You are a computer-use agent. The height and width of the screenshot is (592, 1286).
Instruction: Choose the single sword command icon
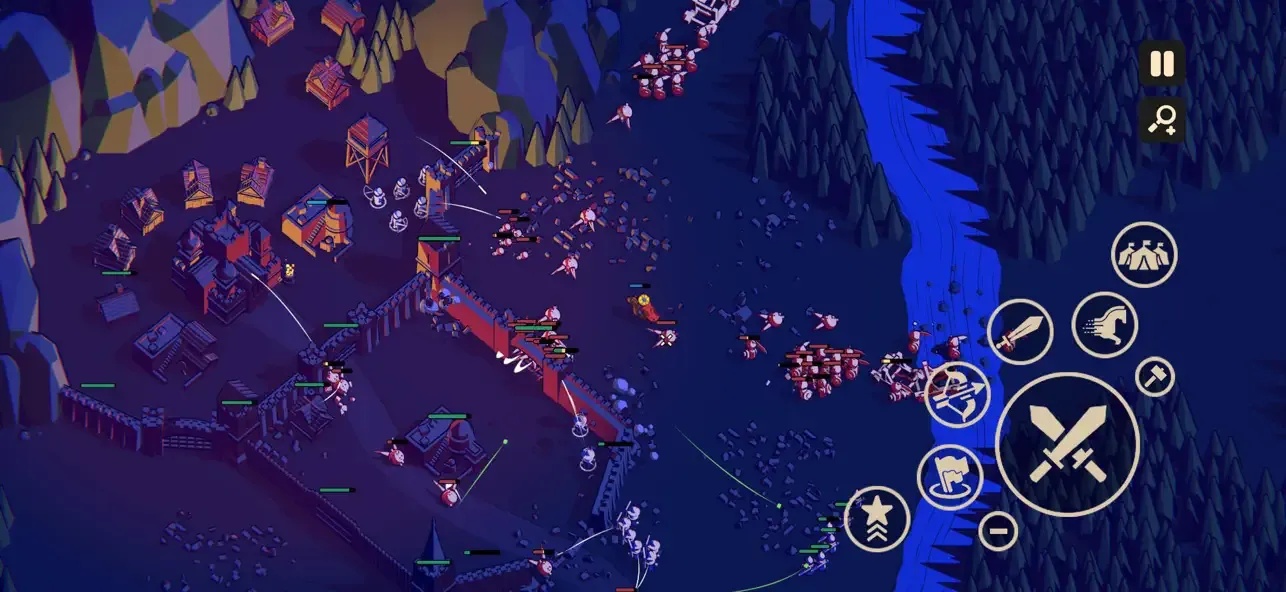click(x=1019, y=332)
